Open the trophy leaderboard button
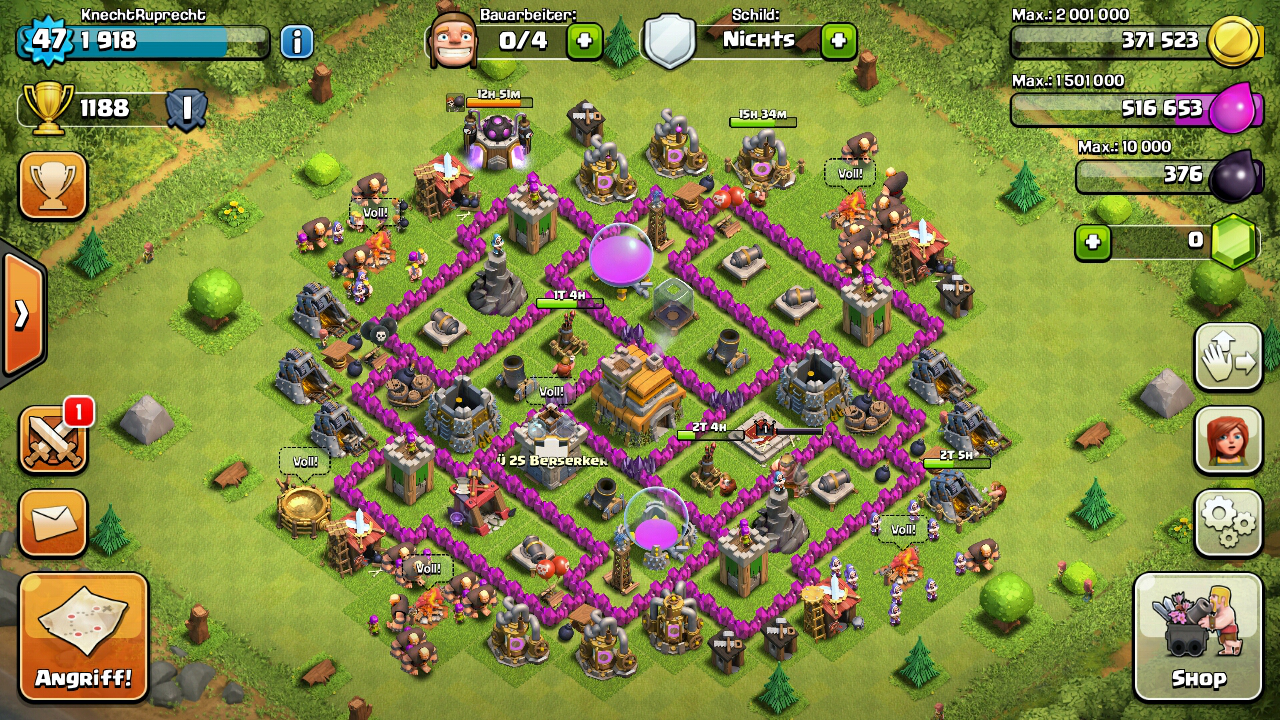 (53, 185)
